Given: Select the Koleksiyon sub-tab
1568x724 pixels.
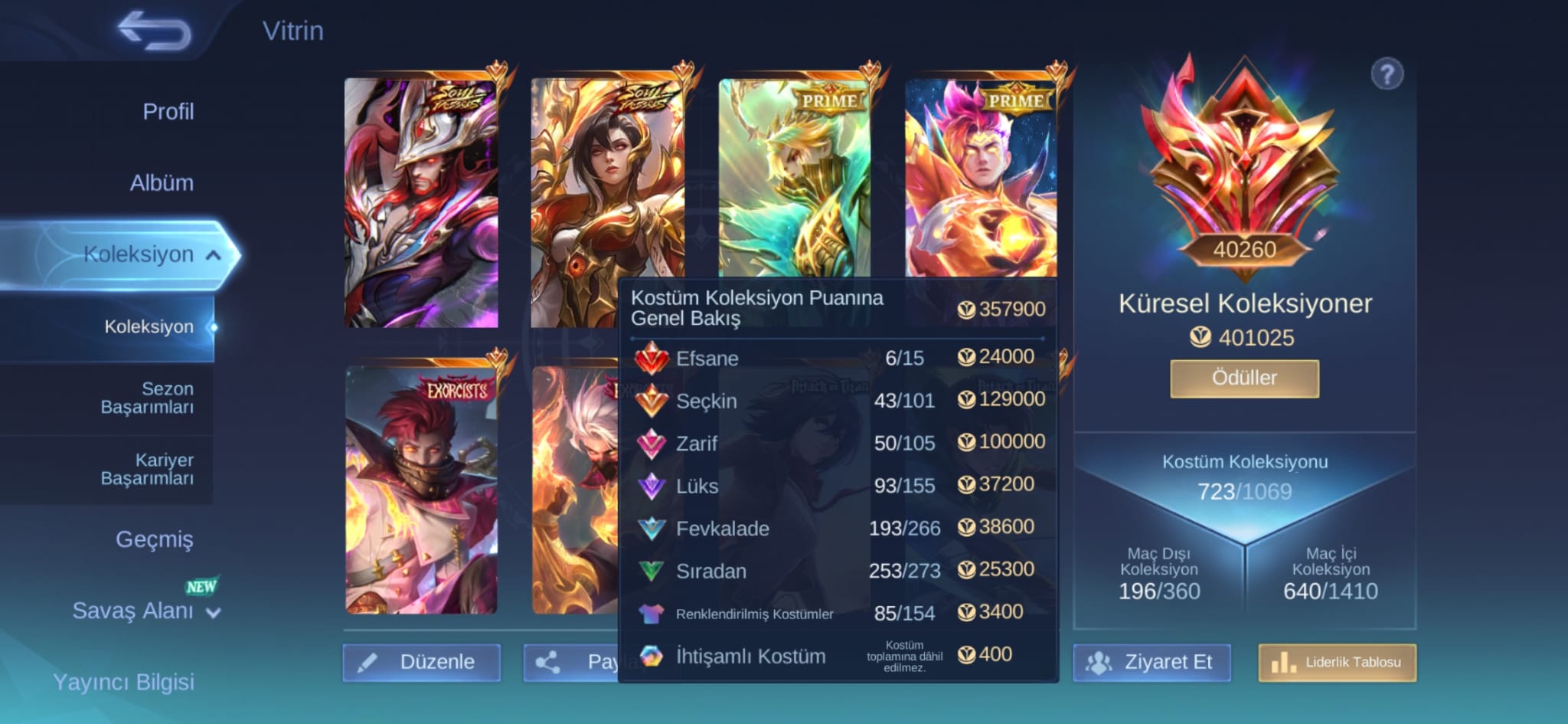Looking at the screenshot, I should 149,327.
